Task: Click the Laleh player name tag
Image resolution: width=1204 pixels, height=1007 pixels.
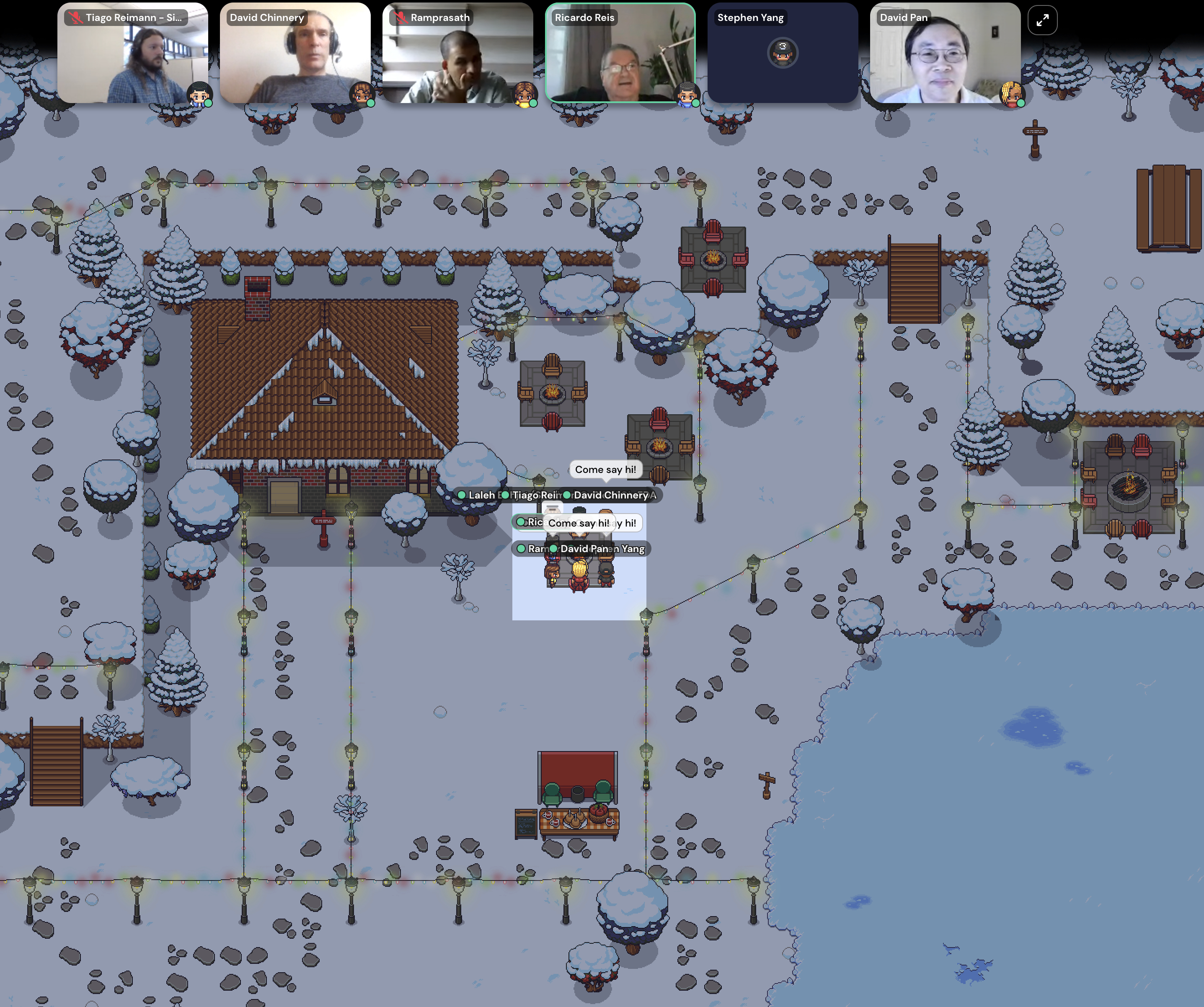Action: [x=480, y=495]
